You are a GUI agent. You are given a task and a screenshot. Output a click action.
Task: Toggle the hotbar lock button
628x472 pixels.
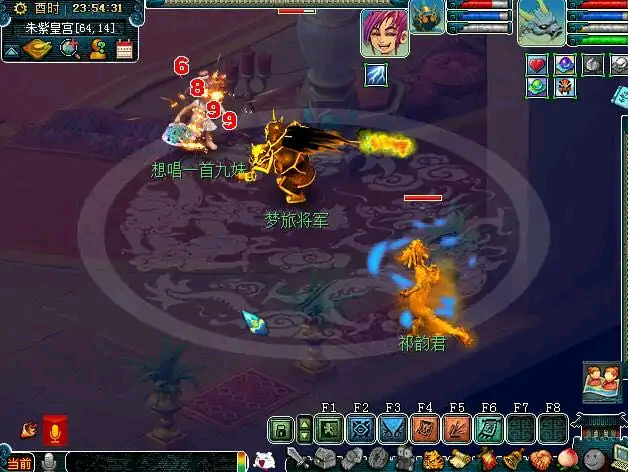[x=282, y=430]
